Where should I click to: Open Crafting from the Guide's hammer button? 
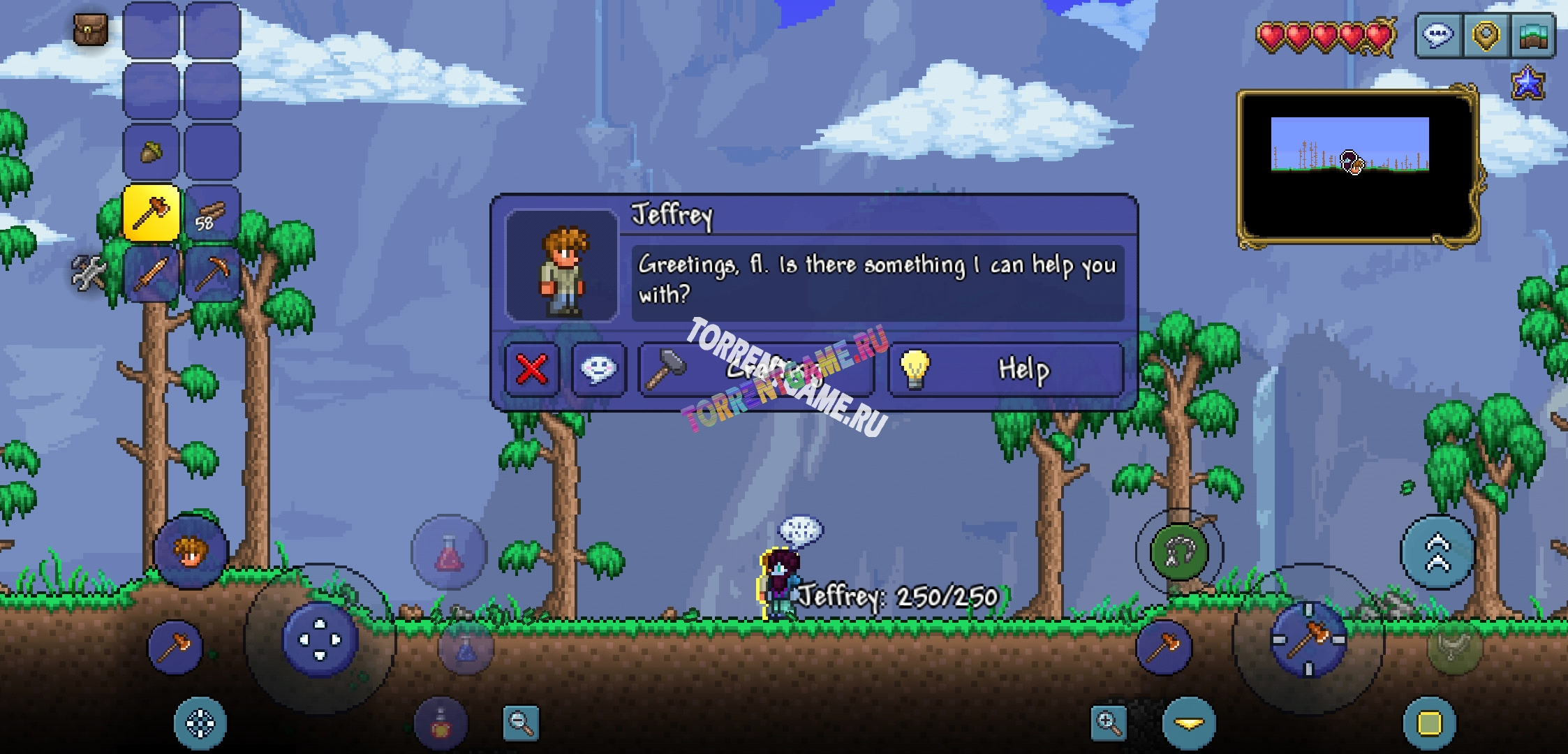tap(756, 369)
